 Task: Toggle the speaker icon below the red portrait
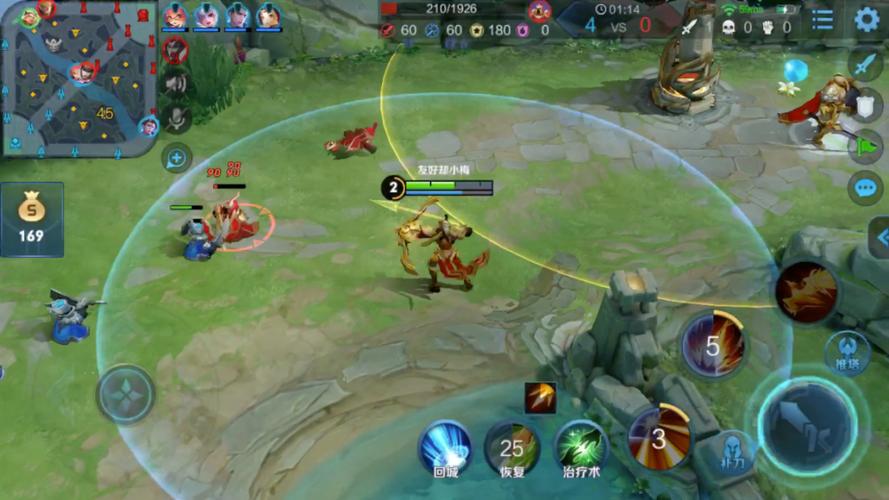point(177,83)
